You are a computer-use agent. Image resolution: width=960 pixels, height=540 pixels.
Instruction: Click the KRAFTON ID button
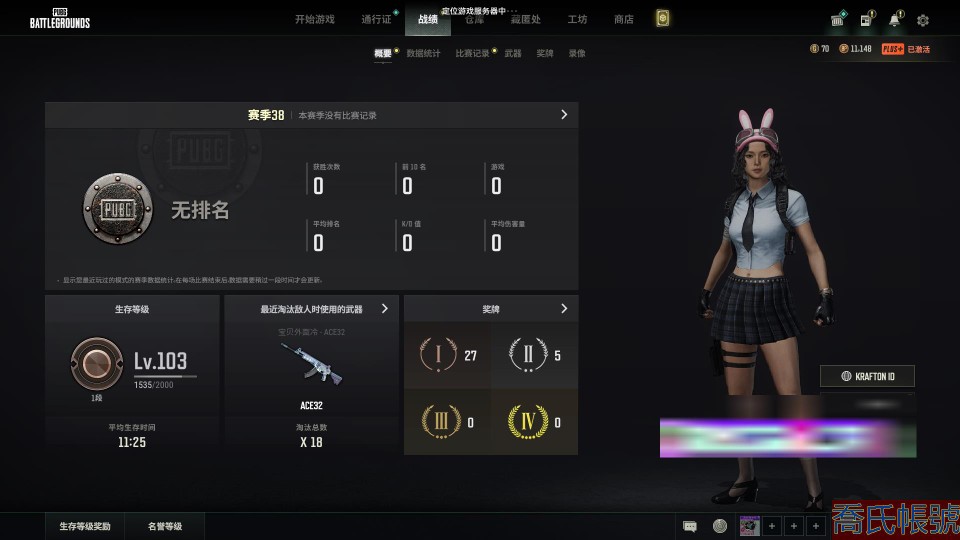(867, 376)
